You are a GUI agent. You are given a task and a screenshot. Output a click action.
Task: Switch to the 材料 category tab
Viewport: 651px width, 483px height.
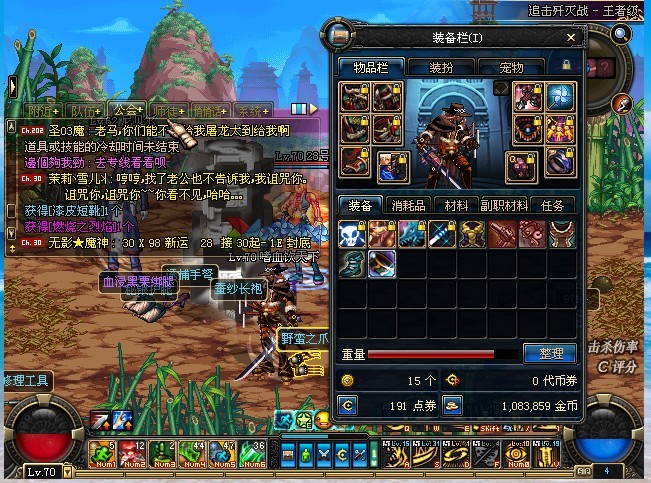coord(456,205)
